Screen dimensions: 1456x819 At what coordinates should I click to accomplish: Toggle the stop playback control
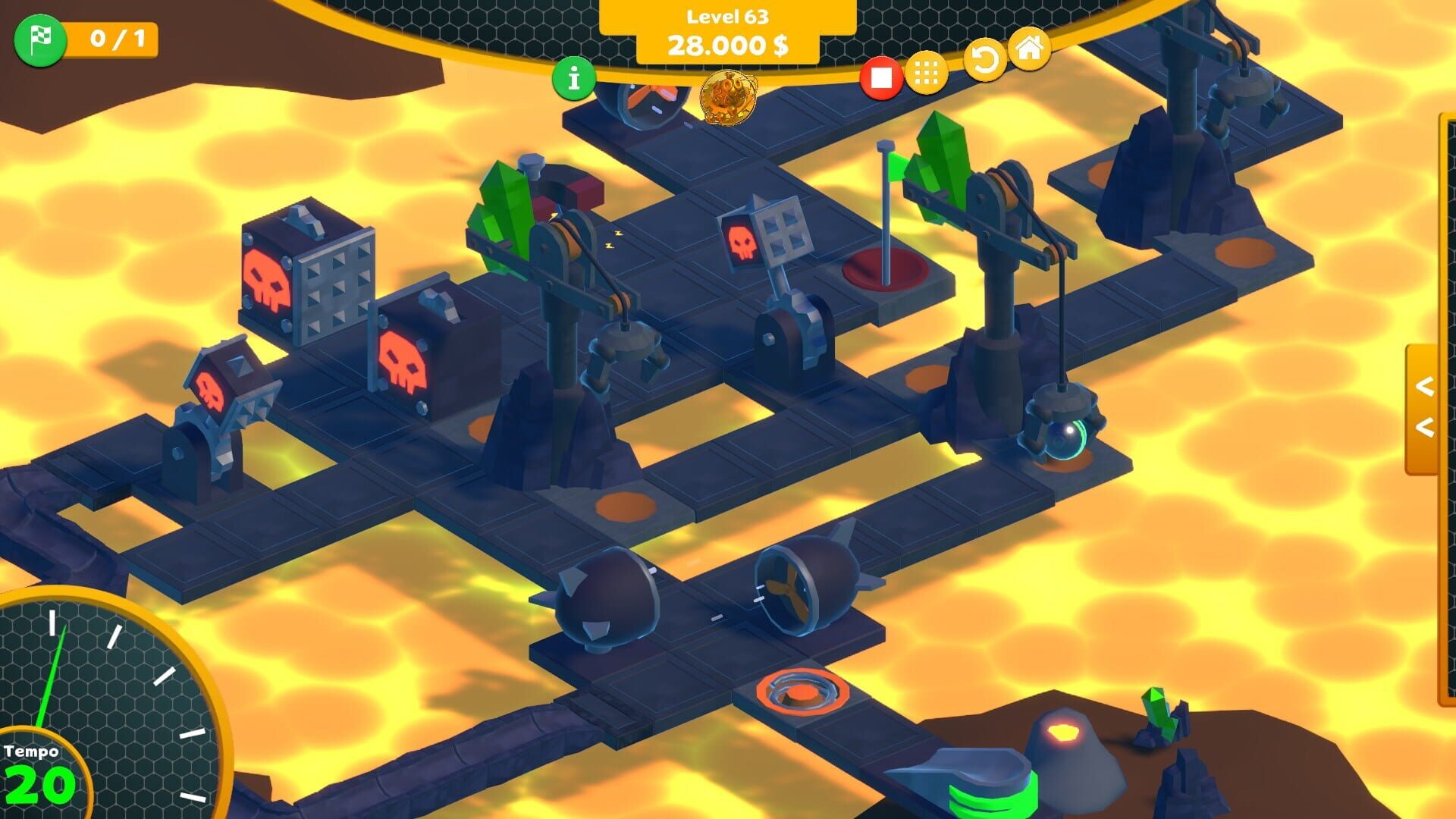click(x=880, y=77)
